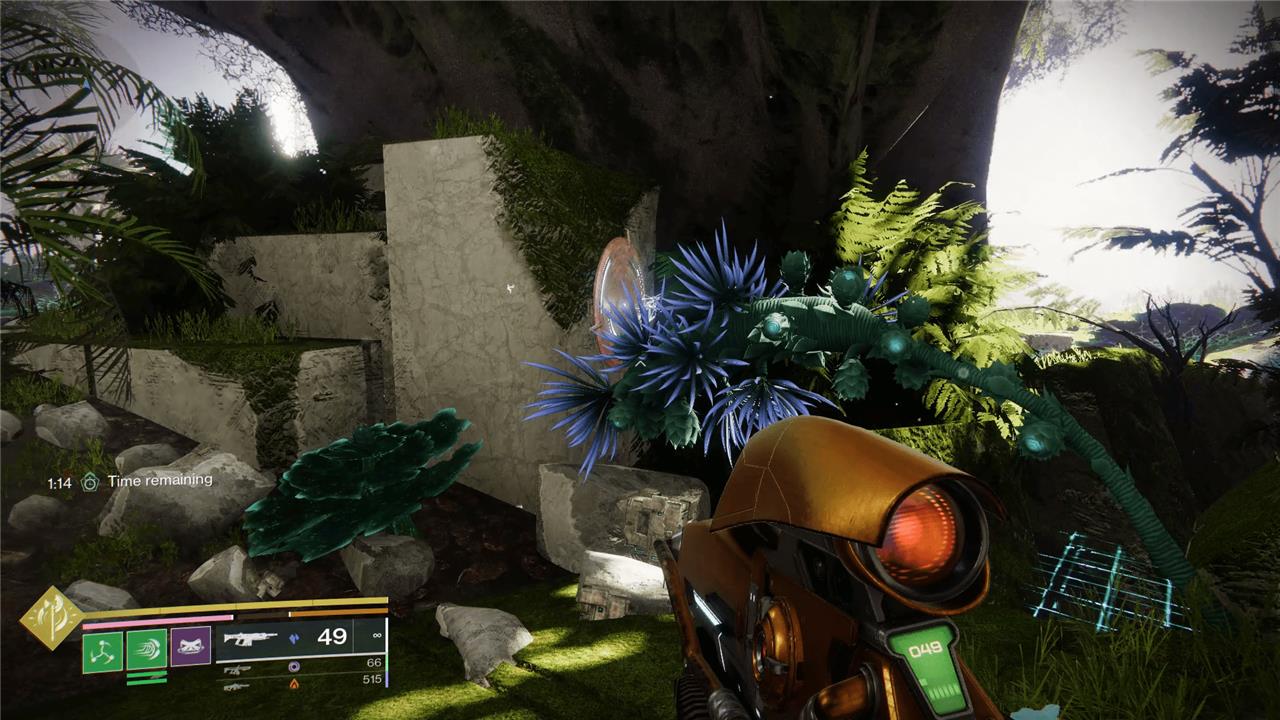Select the equipped primary weapon slot
Screen dimensions: 1280x720
[298, 637]
